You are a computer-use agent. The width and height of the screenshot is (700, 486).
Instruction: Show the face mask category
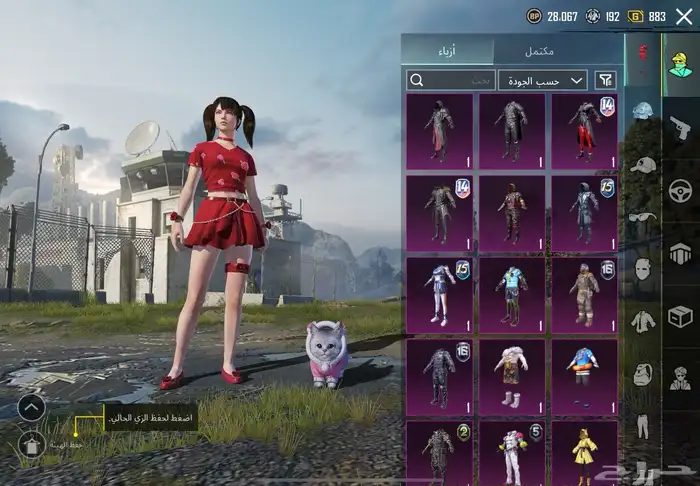[642, 269]
